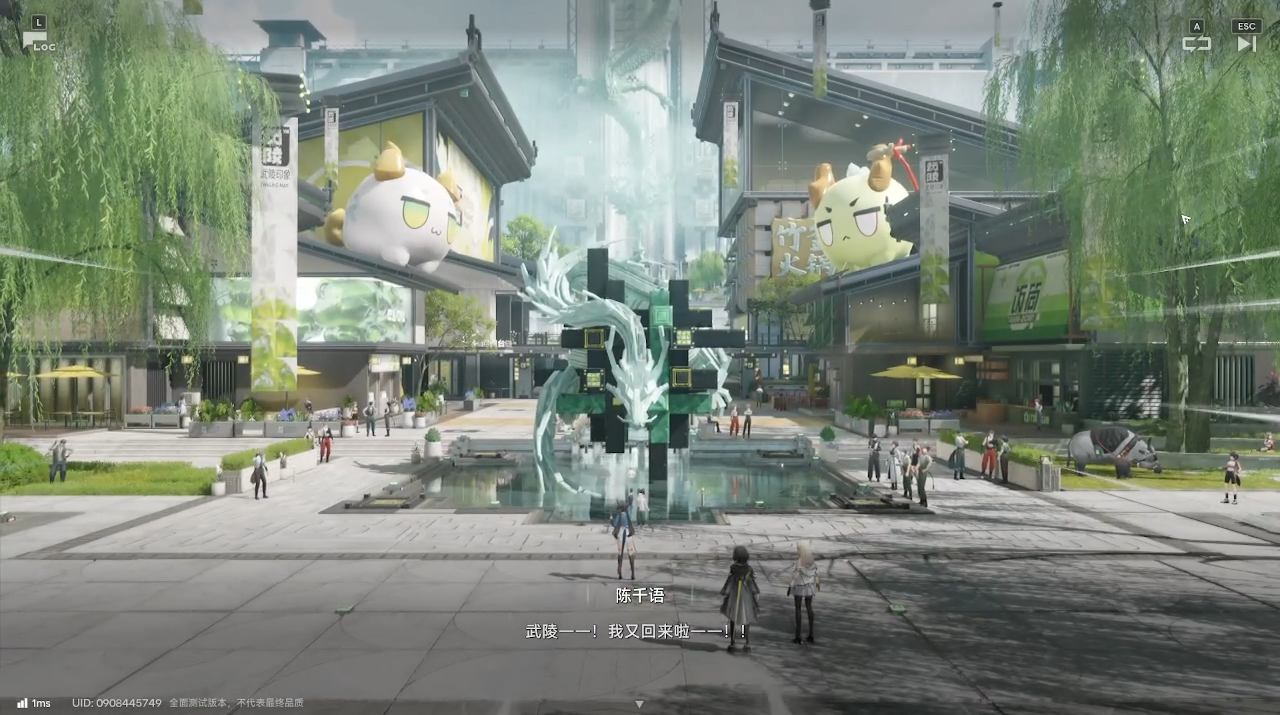Toggle dialogue auto-play loop icon
The width and height of the screenshot is (1280, 715).
[1196, 43]
